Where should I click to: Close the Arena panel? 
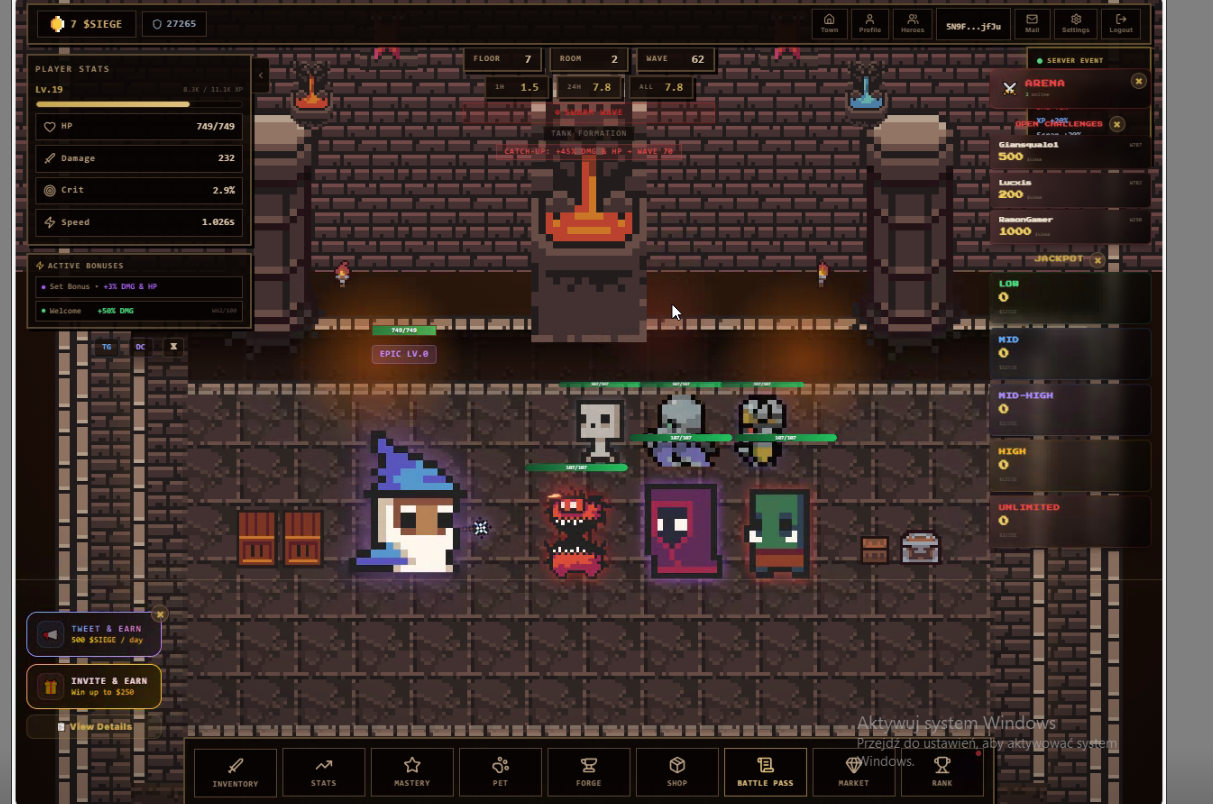tap(1138, 81)
